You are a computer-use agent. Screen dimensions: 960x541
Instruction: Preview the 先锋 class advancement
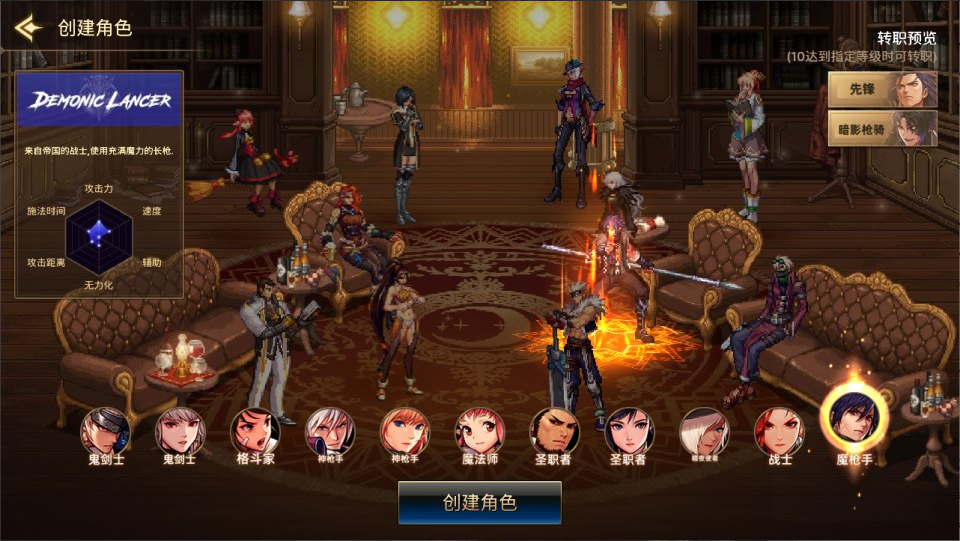[882, 90]
